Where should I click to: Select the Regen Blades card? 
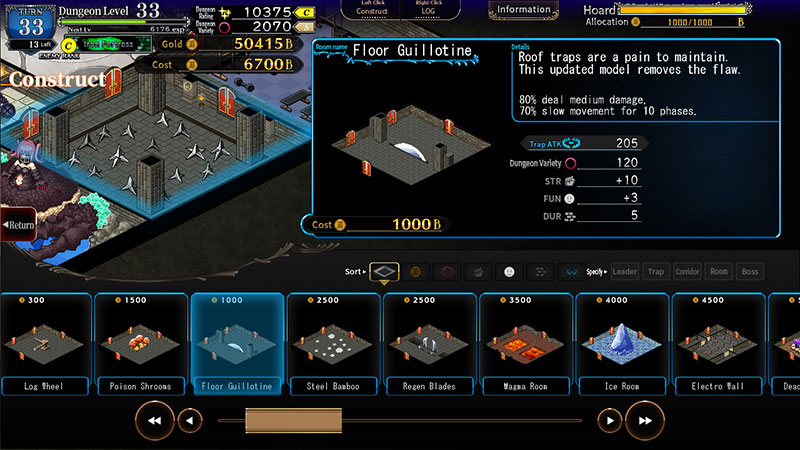426,342
